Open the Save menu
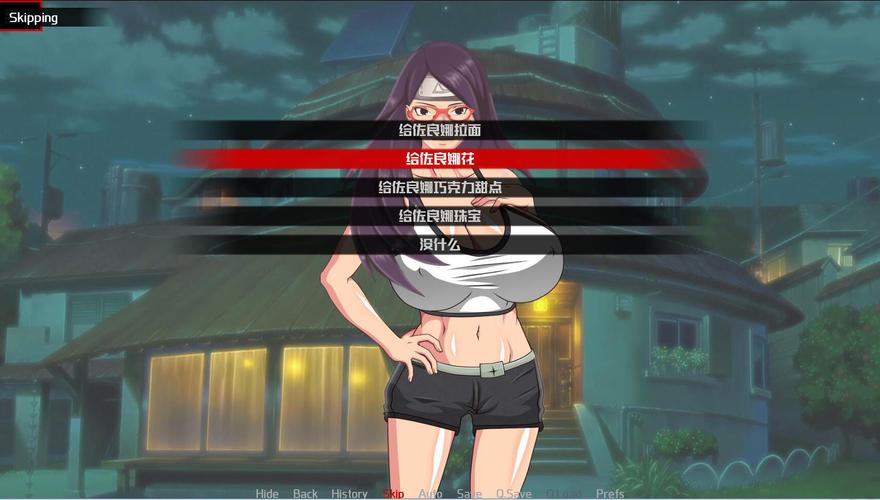This screenshot has width=880, height=500. pyautogui.click(x=468, y=493)
